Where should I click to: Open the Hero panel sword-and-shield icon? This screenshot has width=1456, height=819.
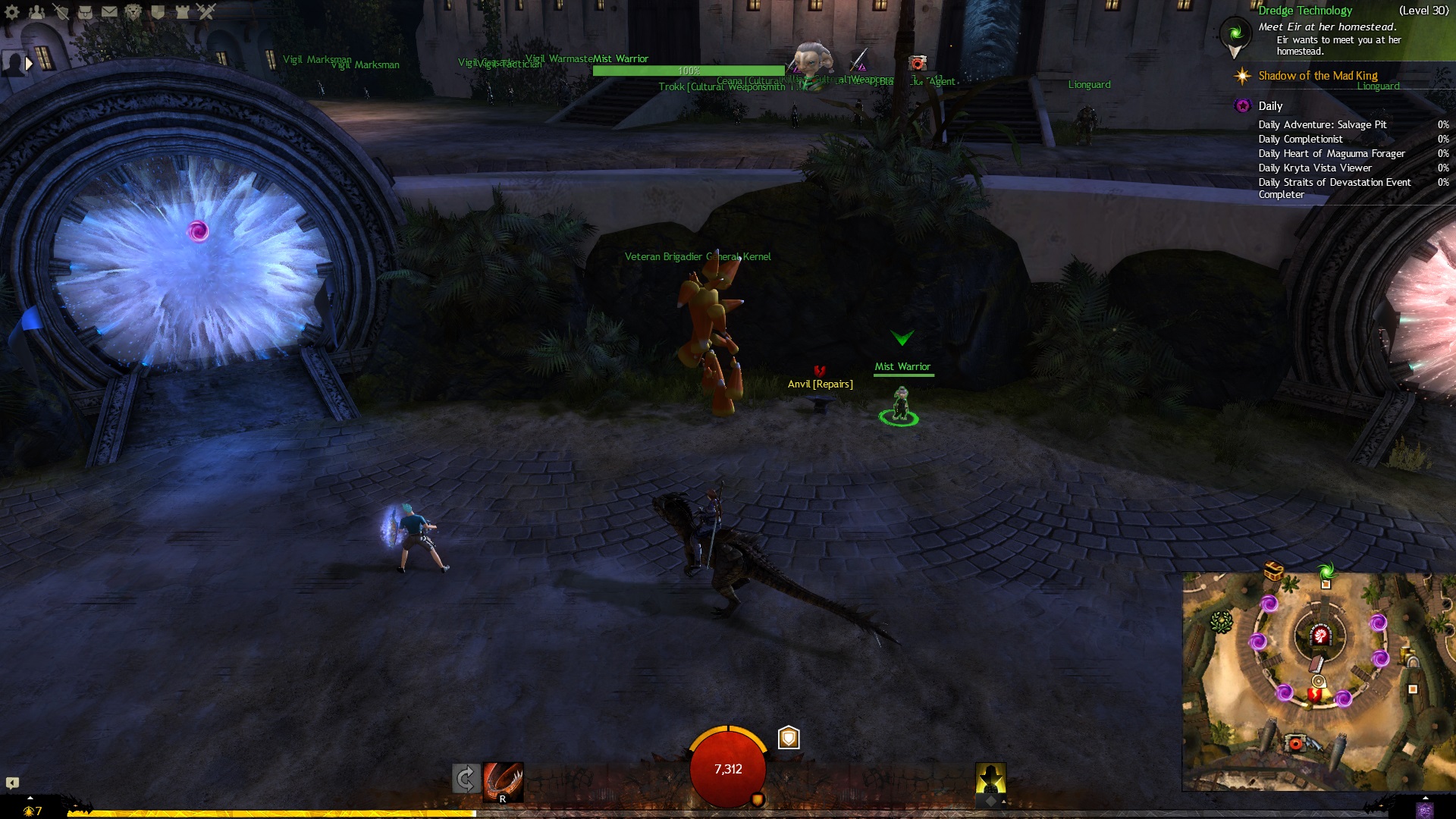tap(61, 11)
